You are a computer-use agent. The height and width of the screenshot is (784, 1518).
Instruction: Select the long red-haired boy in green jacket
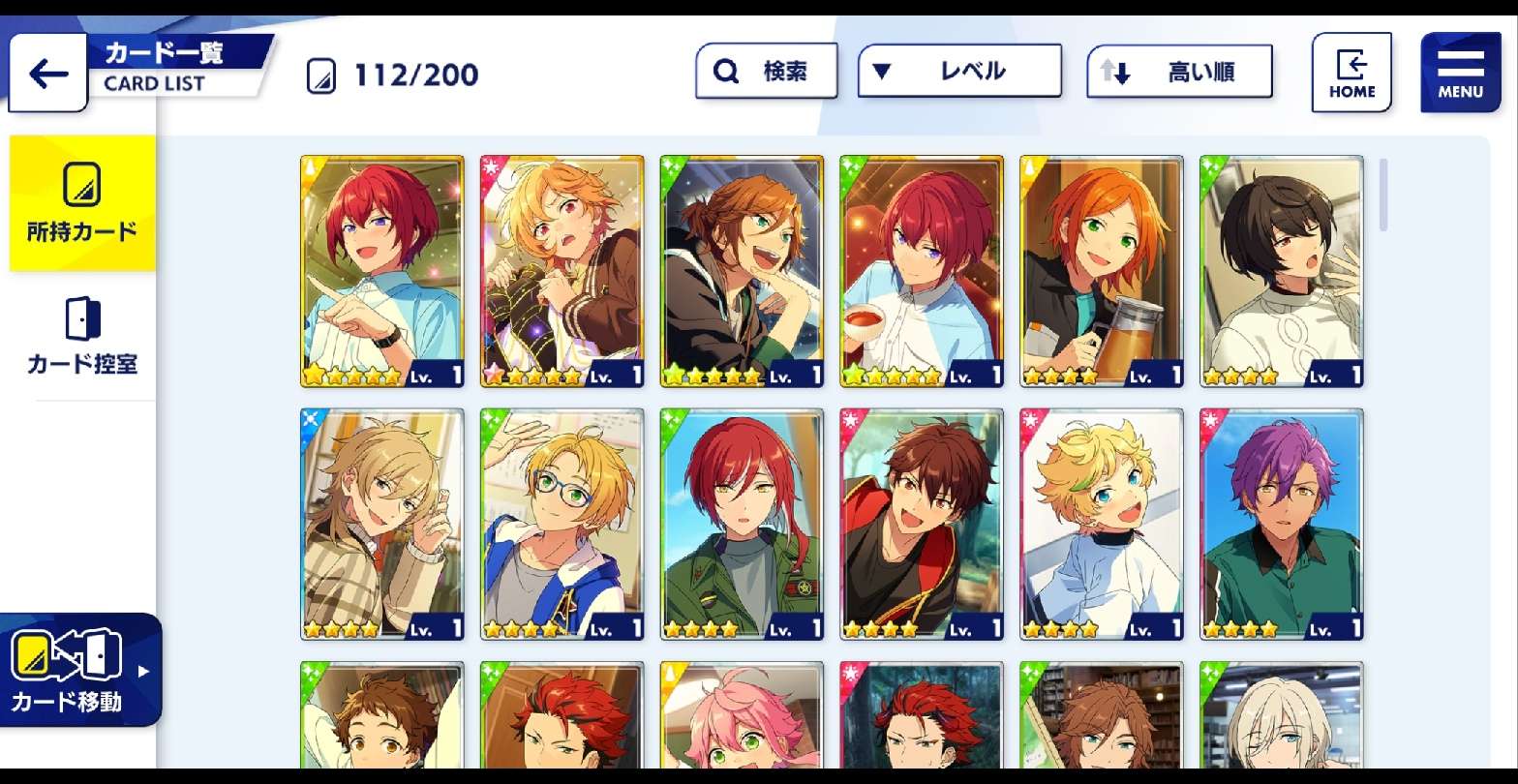click(x=742, y=524)
